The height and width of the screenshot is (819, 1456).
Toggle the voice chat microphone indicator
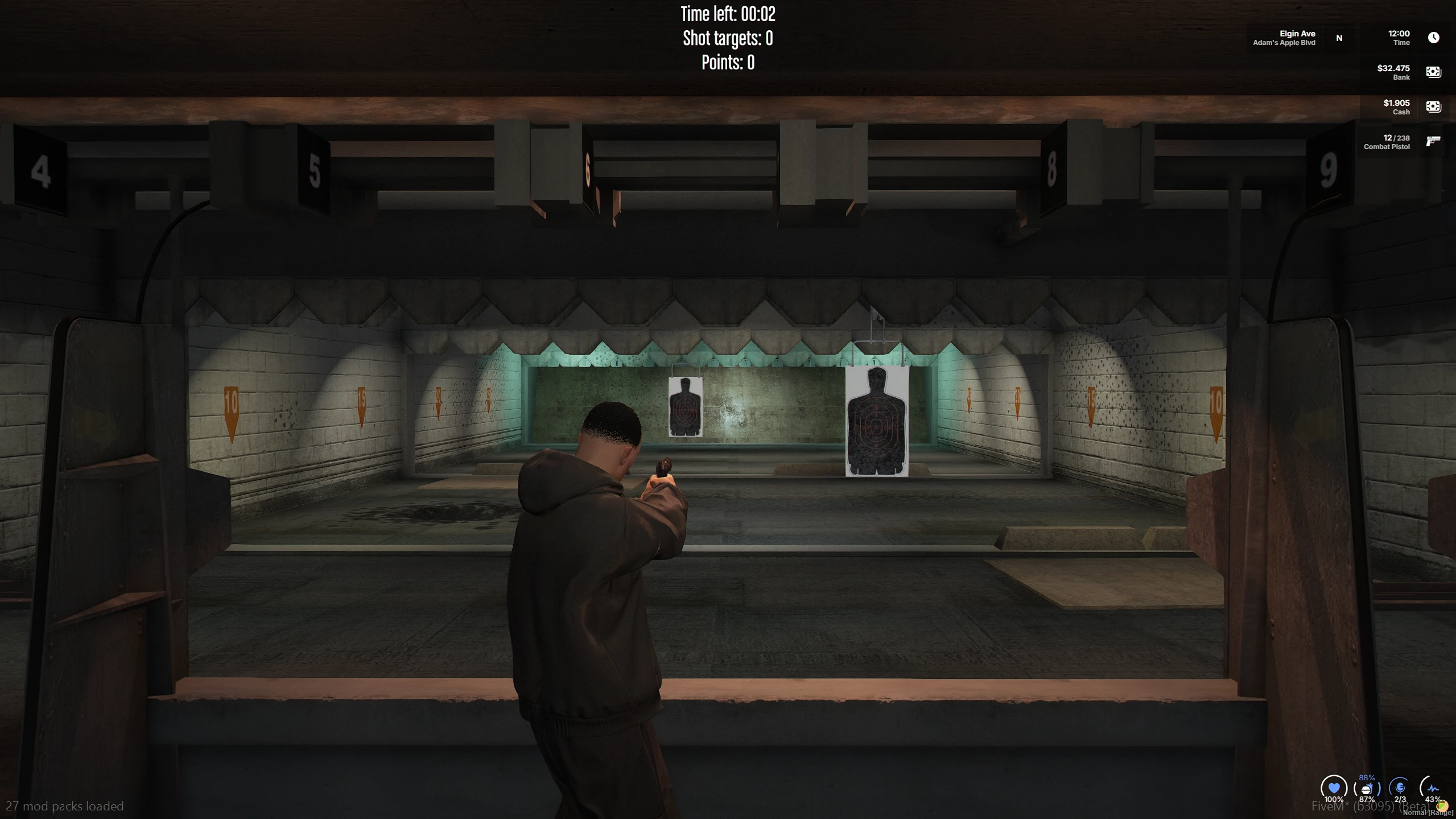pos(1400,788)
